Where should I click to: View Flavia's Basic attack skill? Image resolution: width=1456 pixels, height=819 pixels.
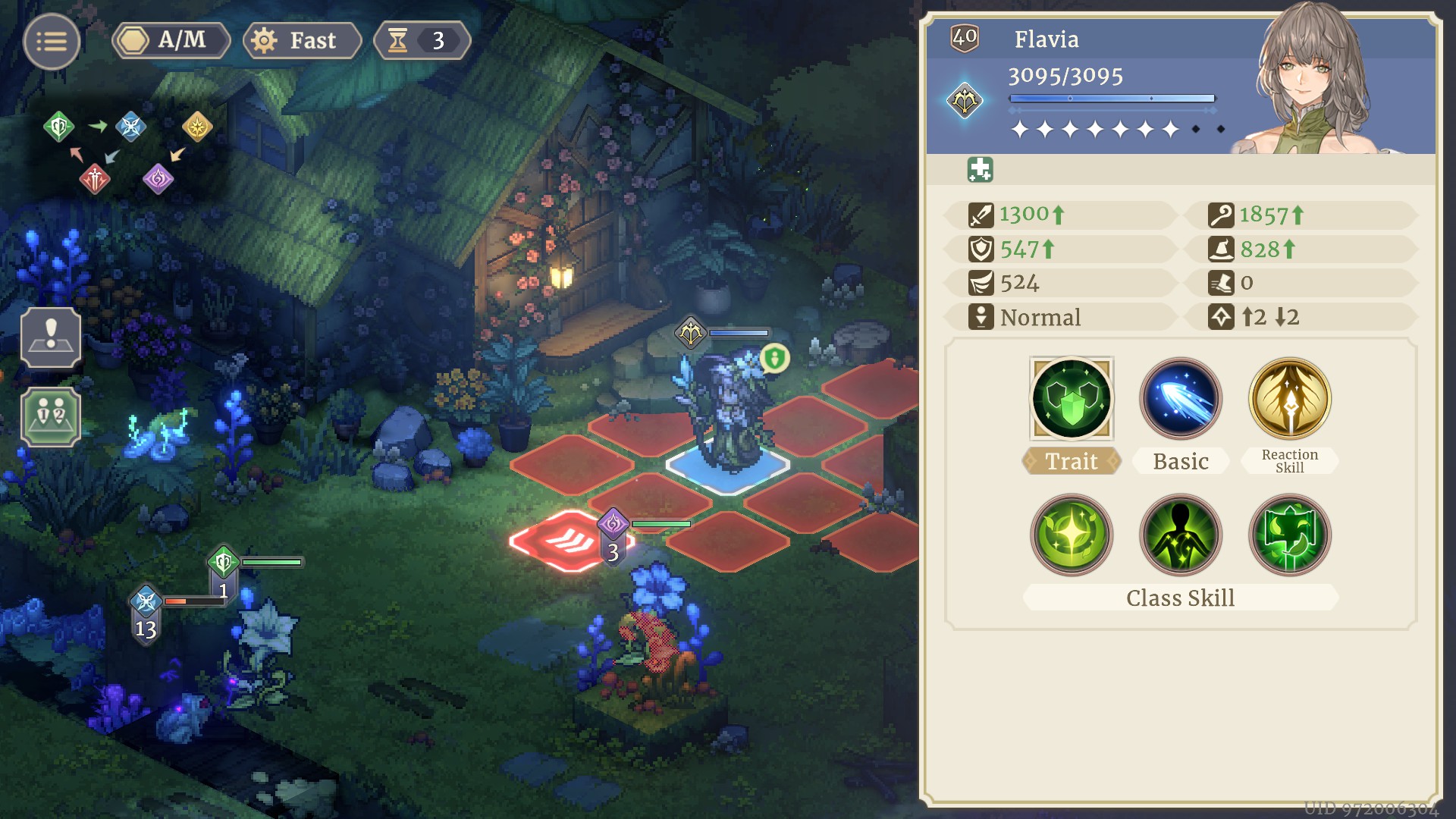point(1180,399)
